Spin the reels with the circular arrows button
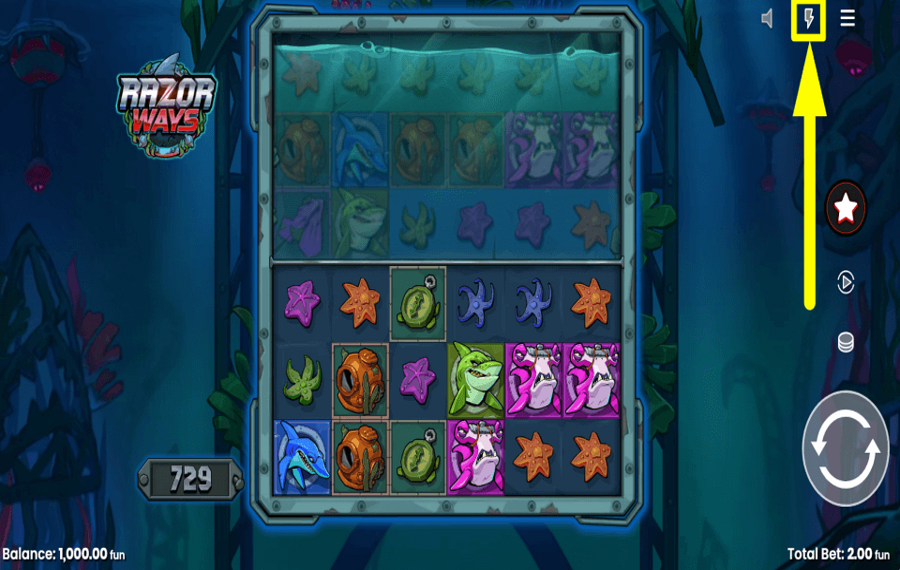This screenshot has height=570, width=900. tap(846, 448)
